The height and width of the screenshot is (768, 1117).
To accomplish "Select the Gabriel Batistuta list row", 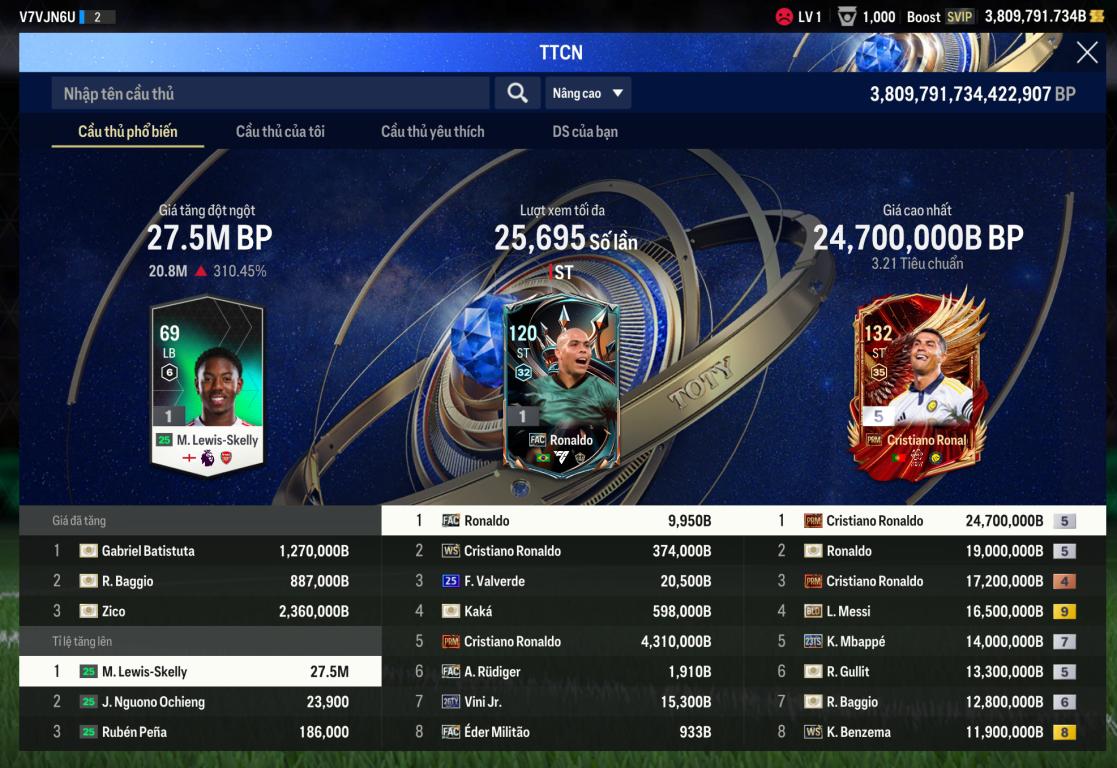I will pos(200,551).
